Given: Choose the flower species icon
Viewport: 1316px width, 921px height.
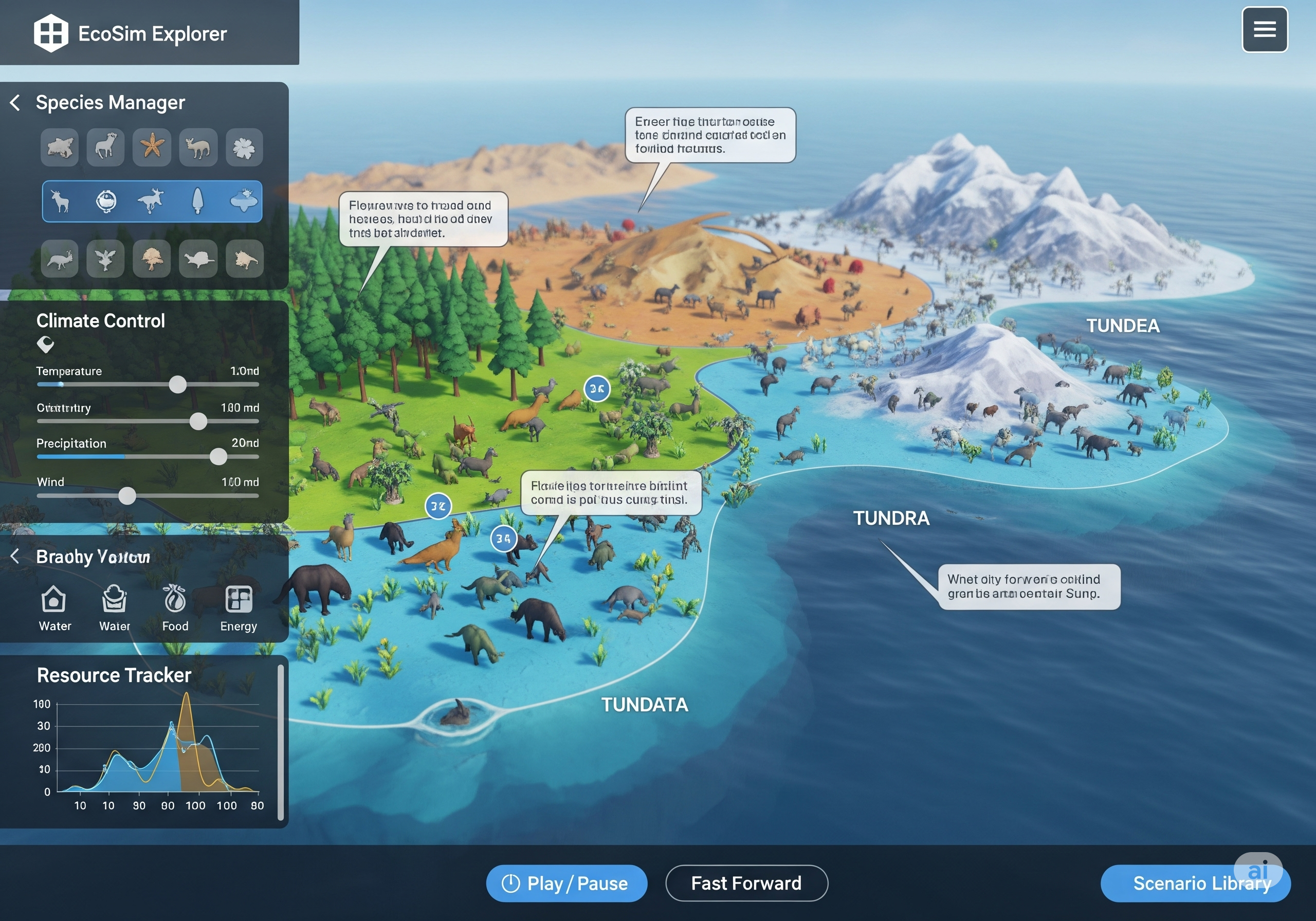Looking at the screenshot, I should click(x=244, y=148).
